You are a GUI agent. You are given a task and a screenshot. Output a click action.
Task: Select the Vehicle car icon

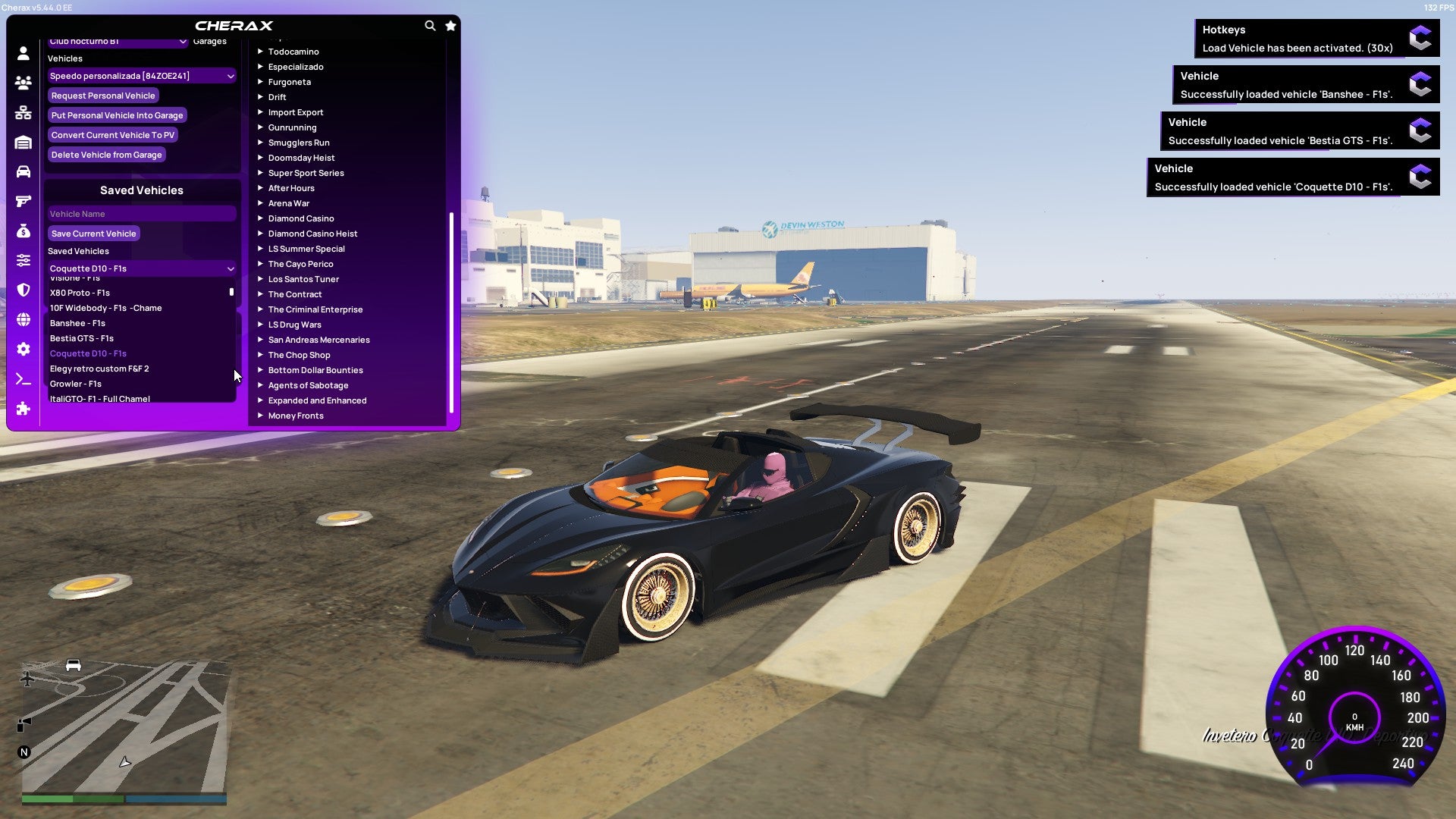click(22, 171)
